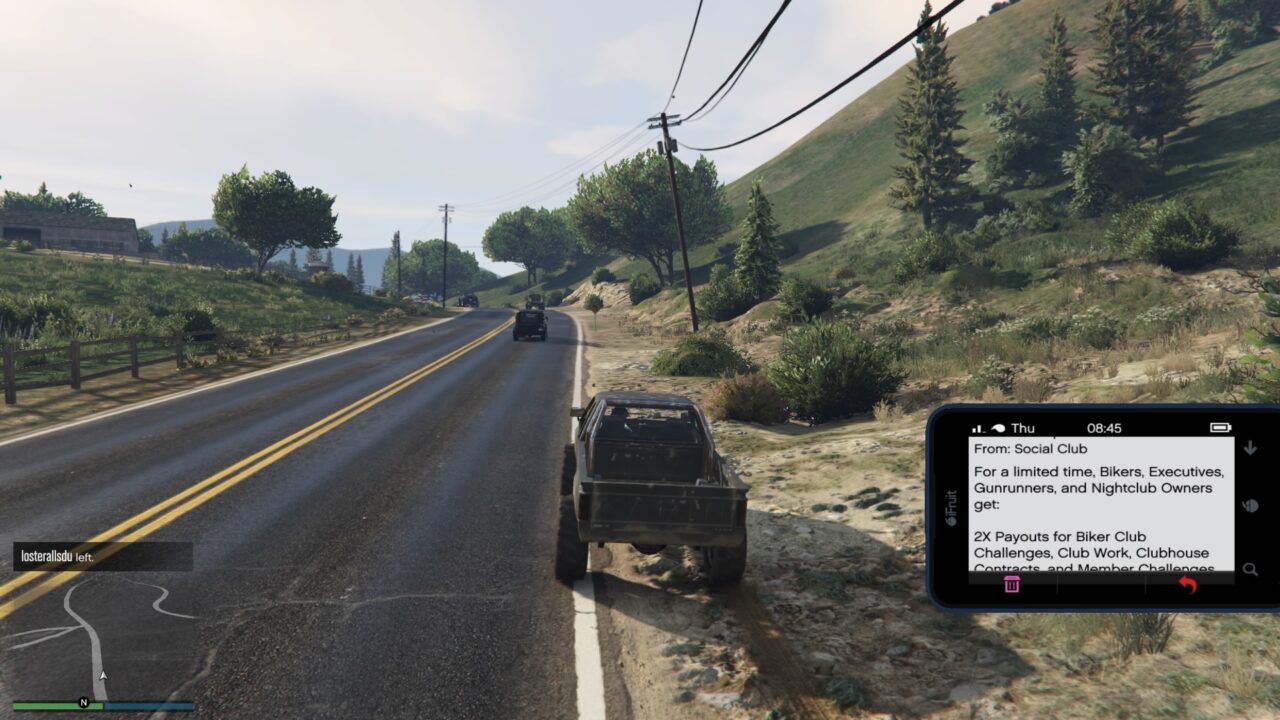Viewport: 1280px width, 720px height.
Task: Tap the battery indicator on the phone
Action: (1220, 428)
